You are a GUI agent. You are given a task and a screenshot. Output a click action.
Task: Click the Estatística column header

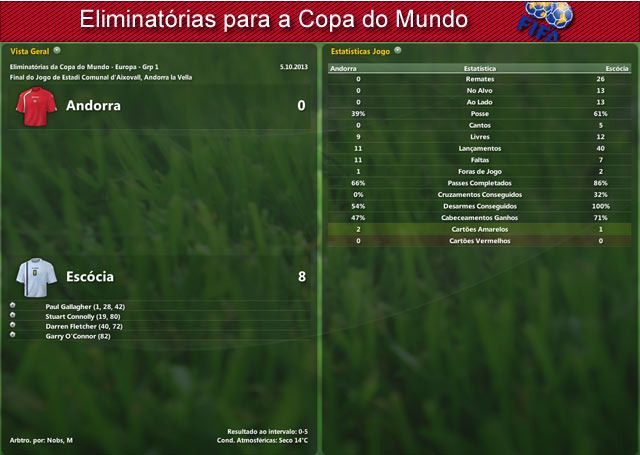pos(479,68)
